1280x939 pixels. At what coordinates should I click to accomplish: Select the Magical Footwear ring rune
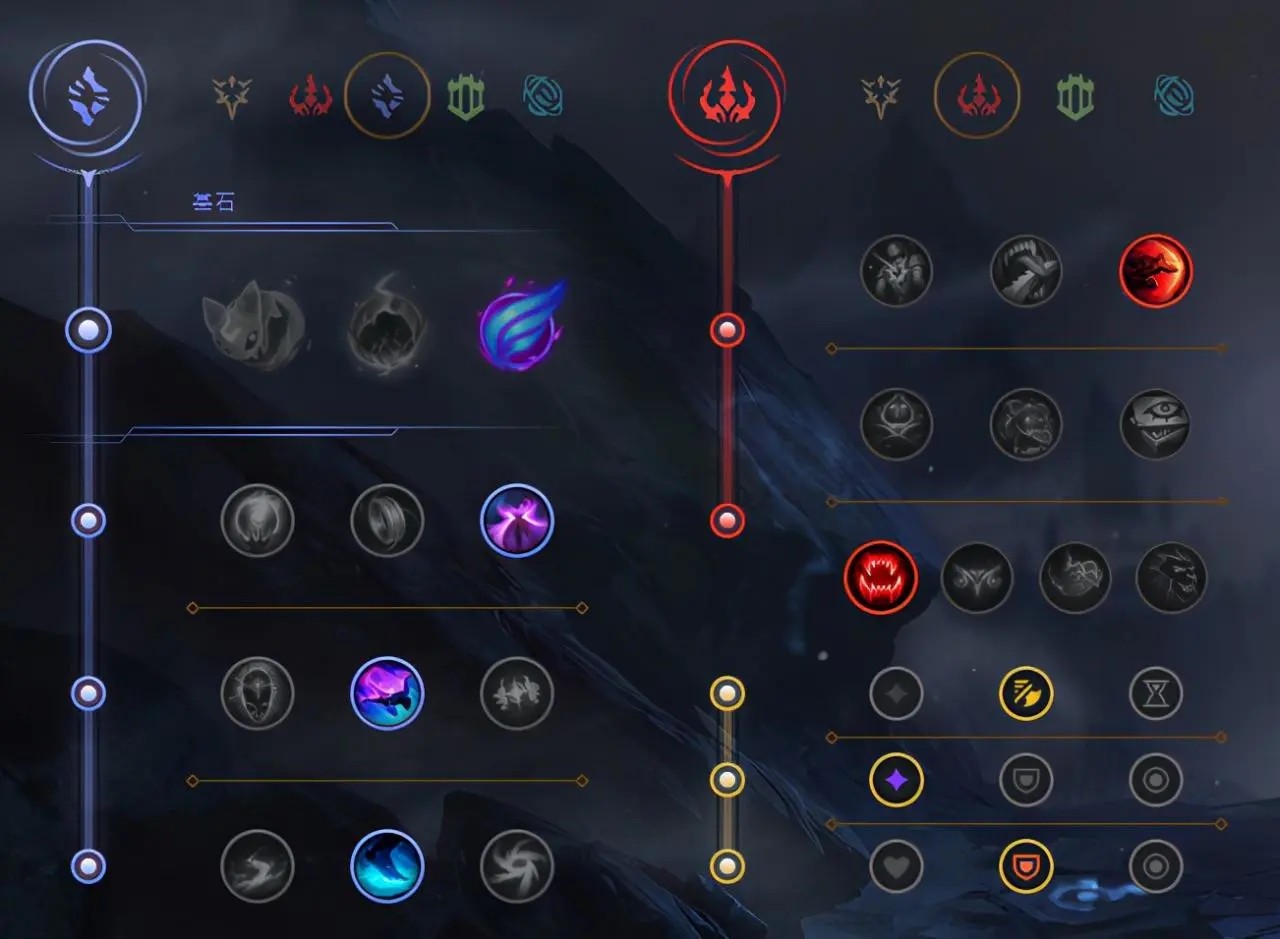coord(387,520)
